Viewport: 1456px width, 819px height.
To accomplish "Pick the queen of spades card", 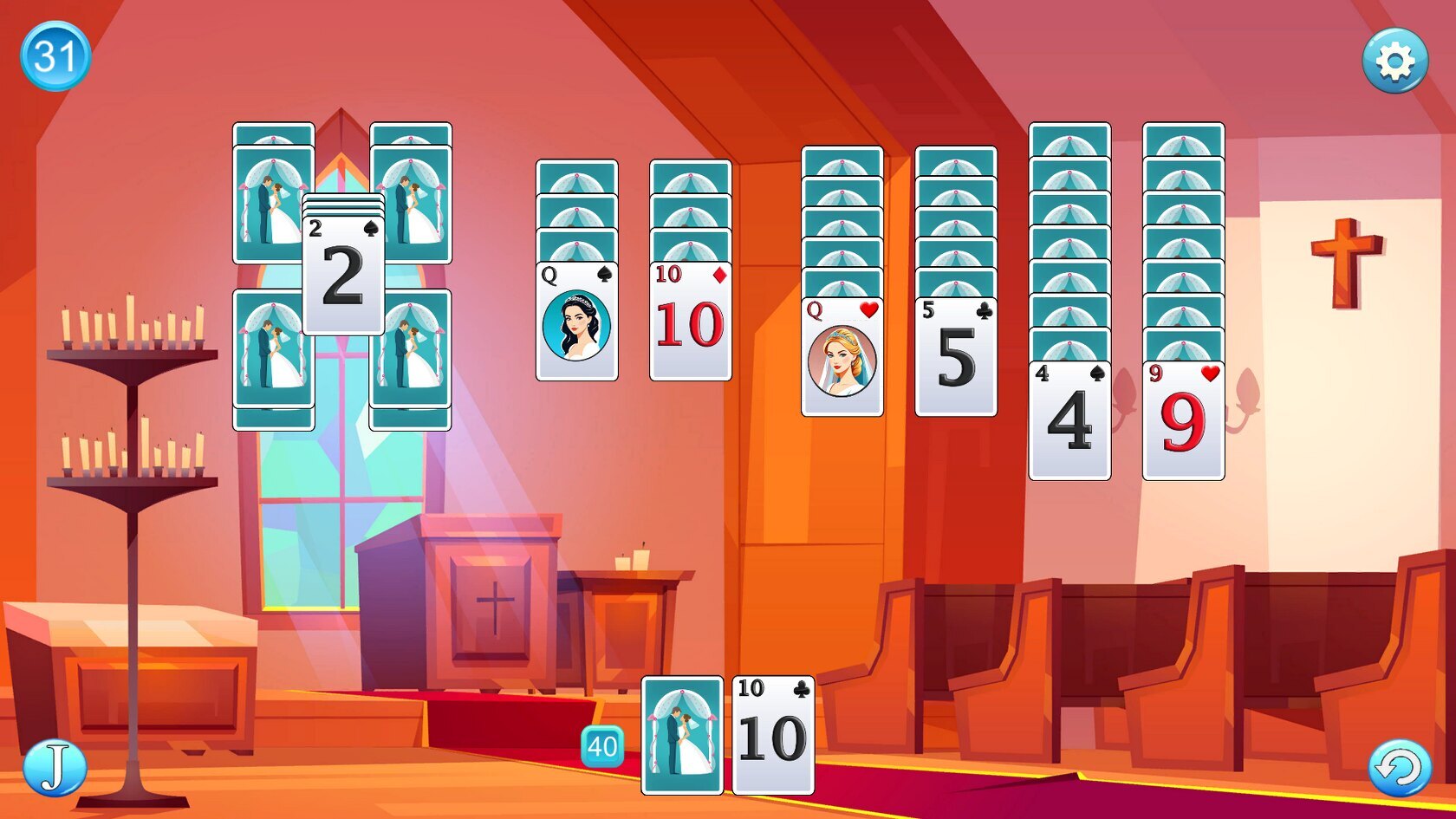I will [576, 322].
